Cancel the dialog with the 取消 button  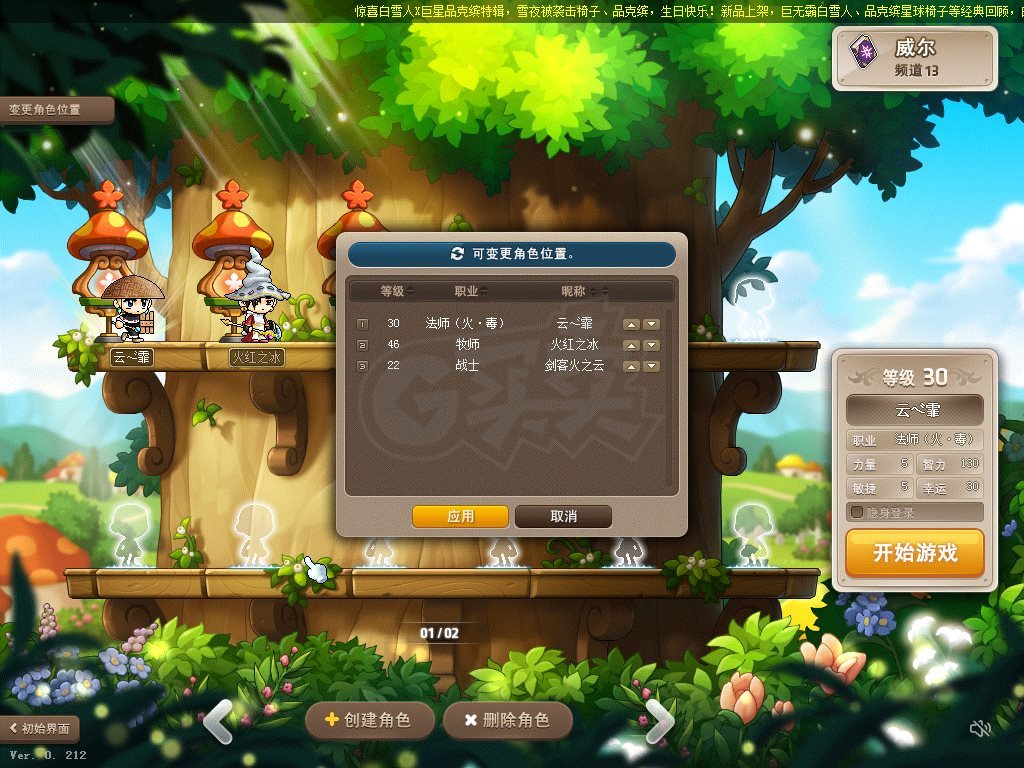click(563, 516)
